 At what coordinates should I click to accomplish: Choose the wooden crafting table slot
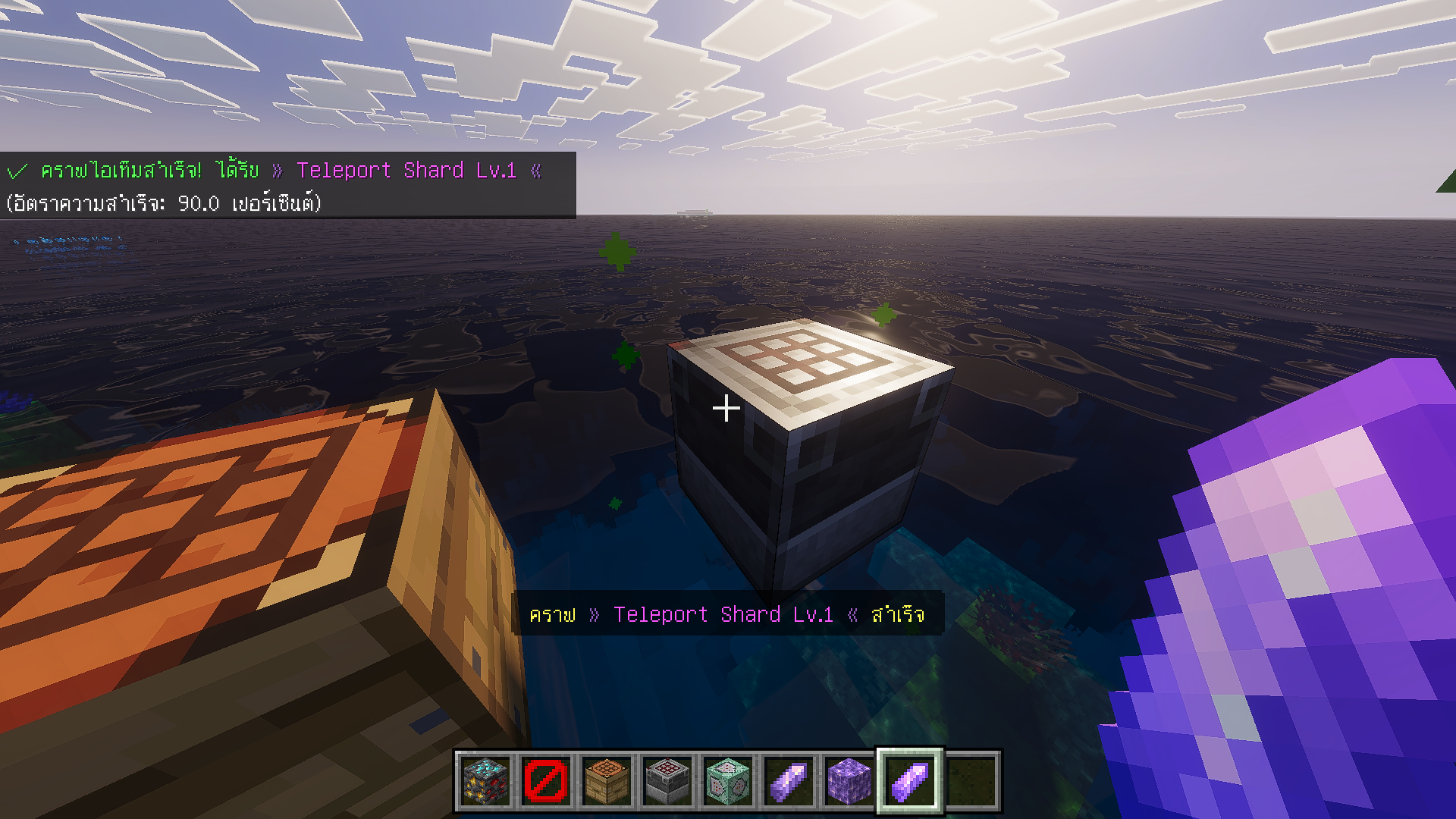[x=607, y=780]
